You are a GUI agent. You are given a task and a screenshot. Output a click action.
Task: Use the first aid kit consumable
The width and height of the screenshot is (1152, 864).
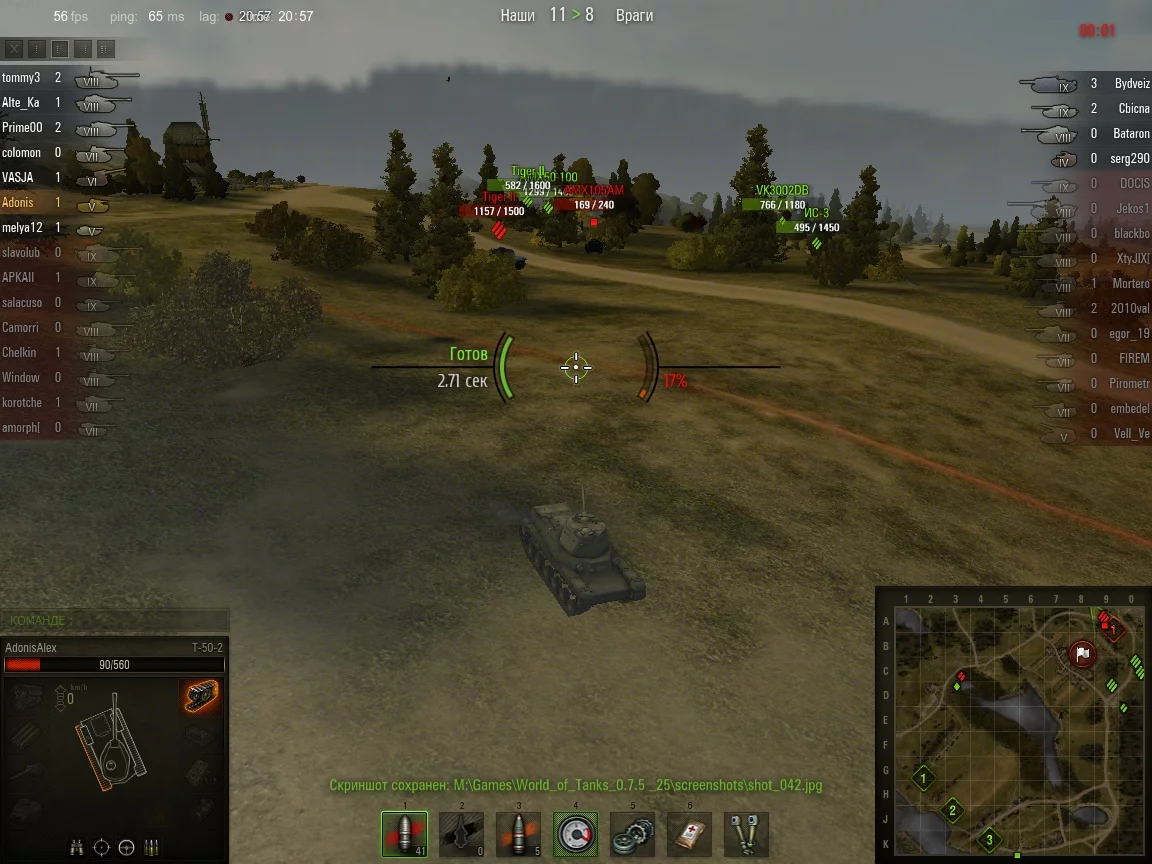pos(689,834)
